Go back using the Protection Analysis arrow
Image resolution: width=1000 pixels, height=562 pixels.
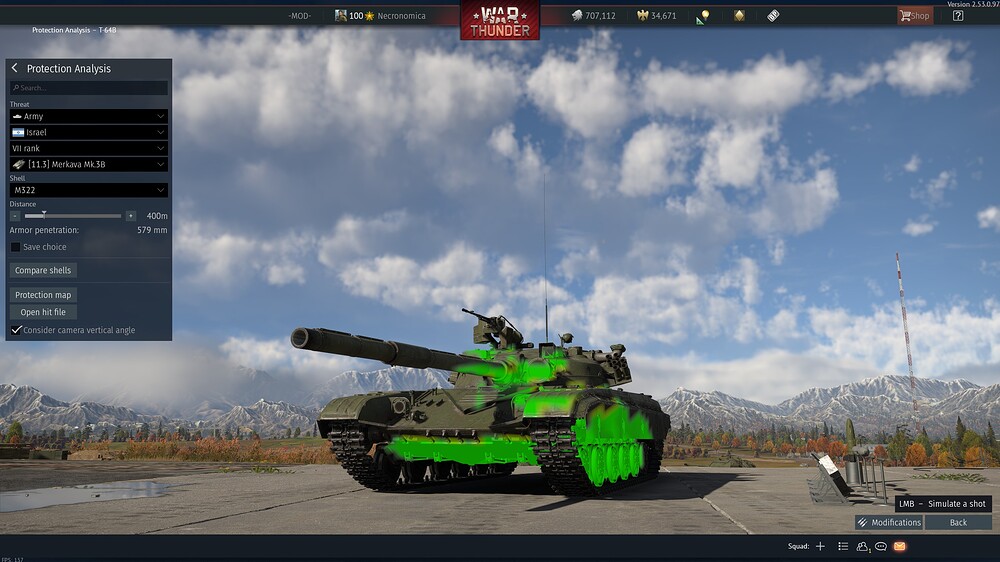[15, 68]
